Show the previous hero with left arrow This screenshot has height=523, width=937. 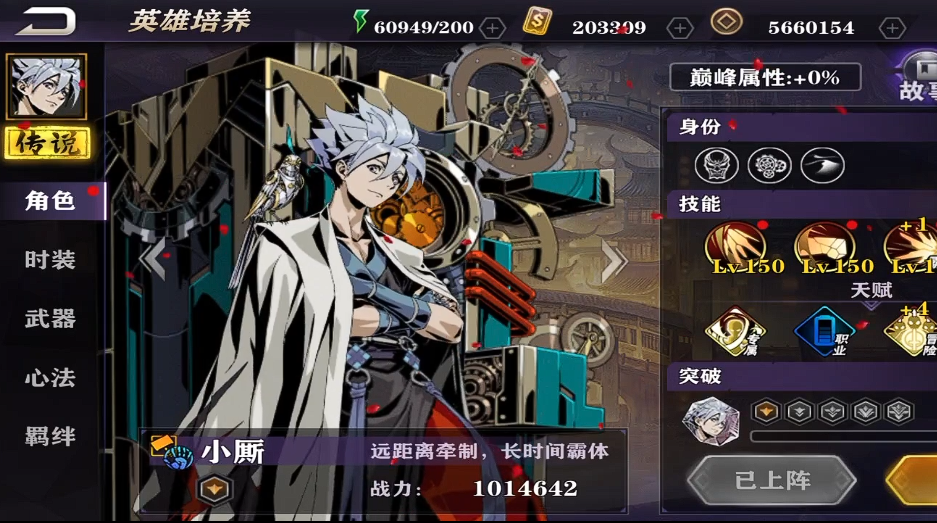(x=152, y=260)
